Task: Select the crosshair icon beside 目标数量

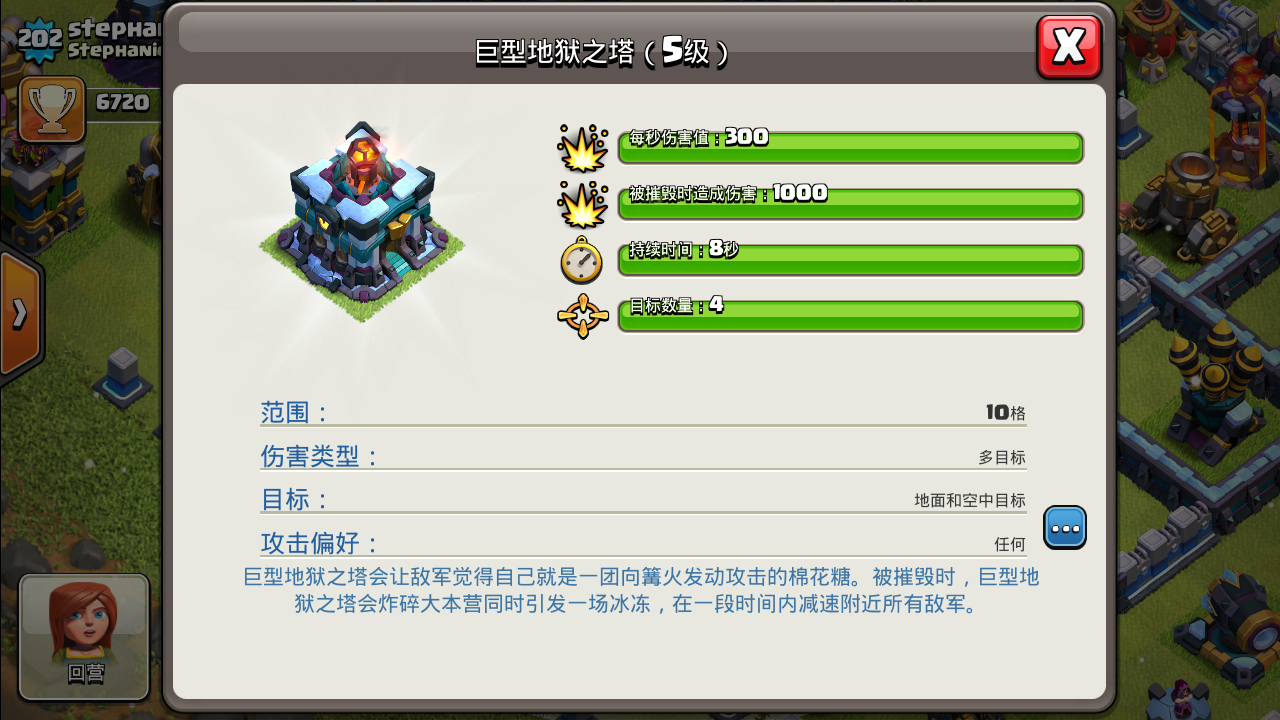Action: [x=582, y=316]
